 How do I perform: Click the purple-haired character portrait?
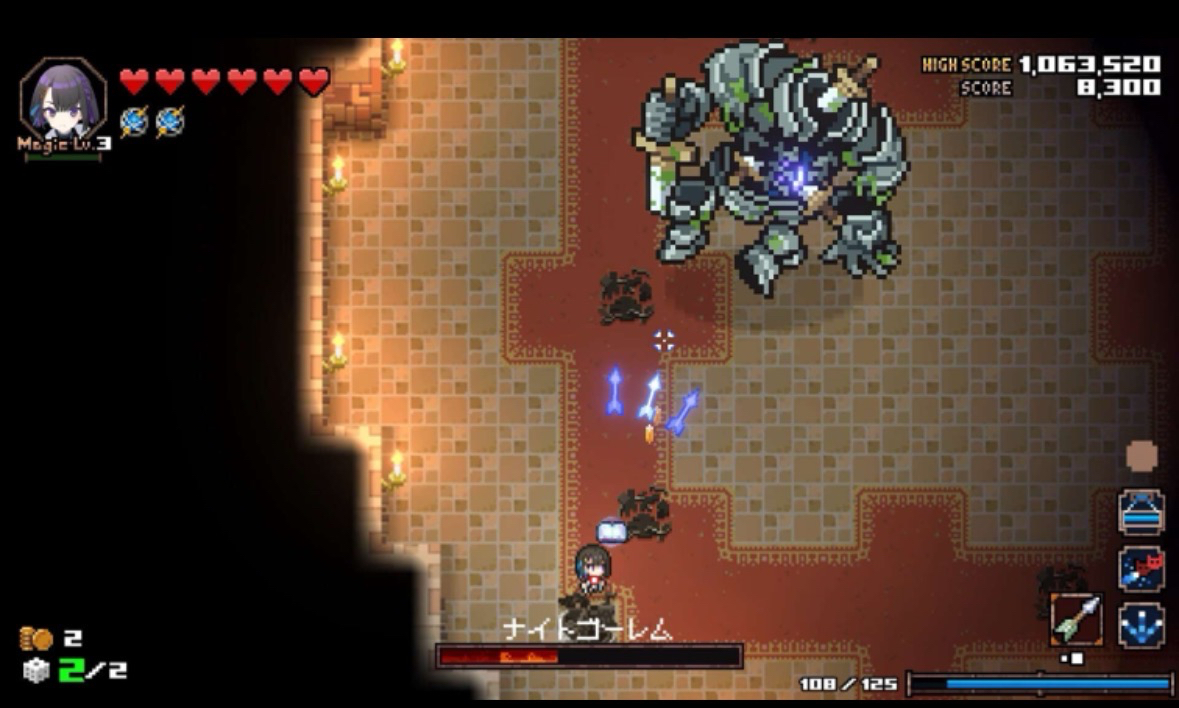(63, 100)
